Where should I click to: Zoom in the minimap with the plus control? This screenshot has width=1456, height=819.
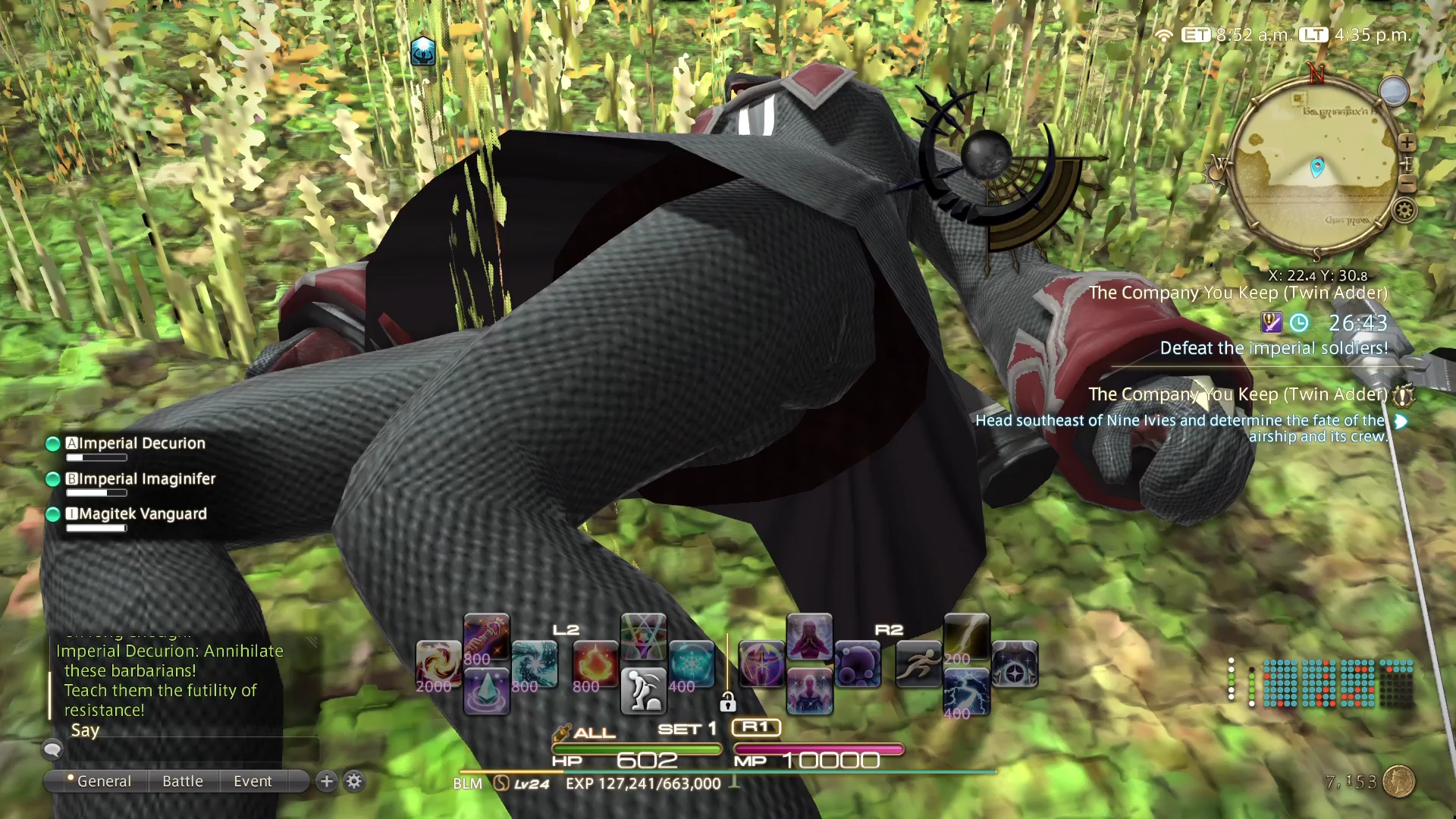[x=1407, y=143]
